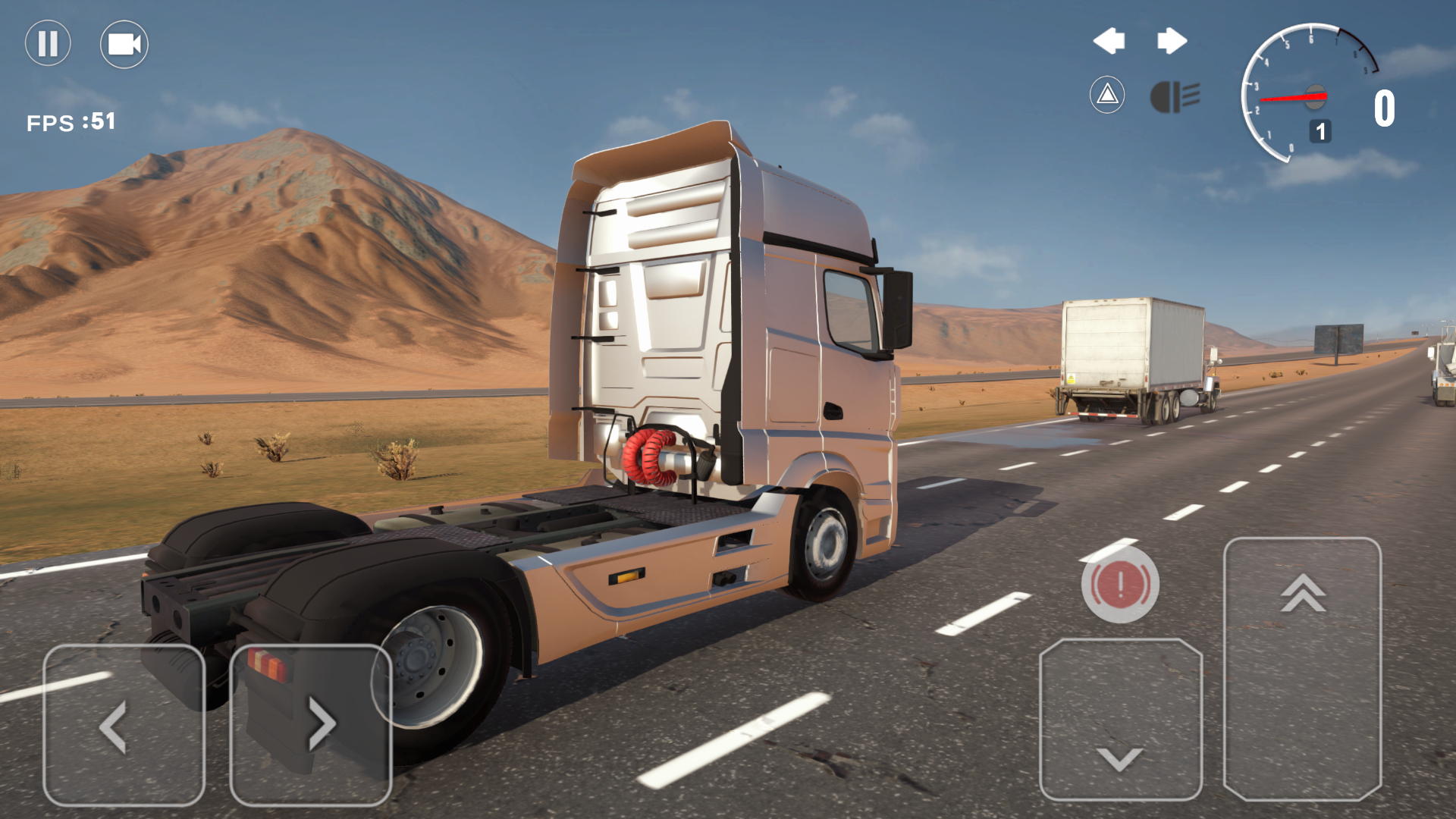Activate the right turn signal arrow
This screenshot has height=819, width=1456.
pyautogui.click(x=1172, y=41)
